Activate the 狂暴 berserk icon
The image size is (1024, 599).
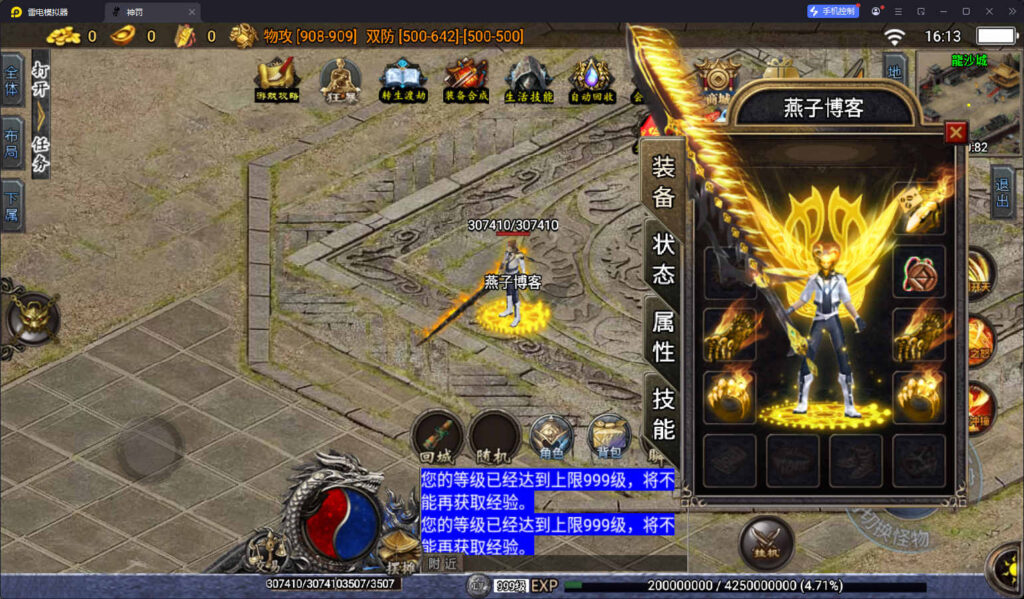tap(341, 78)
